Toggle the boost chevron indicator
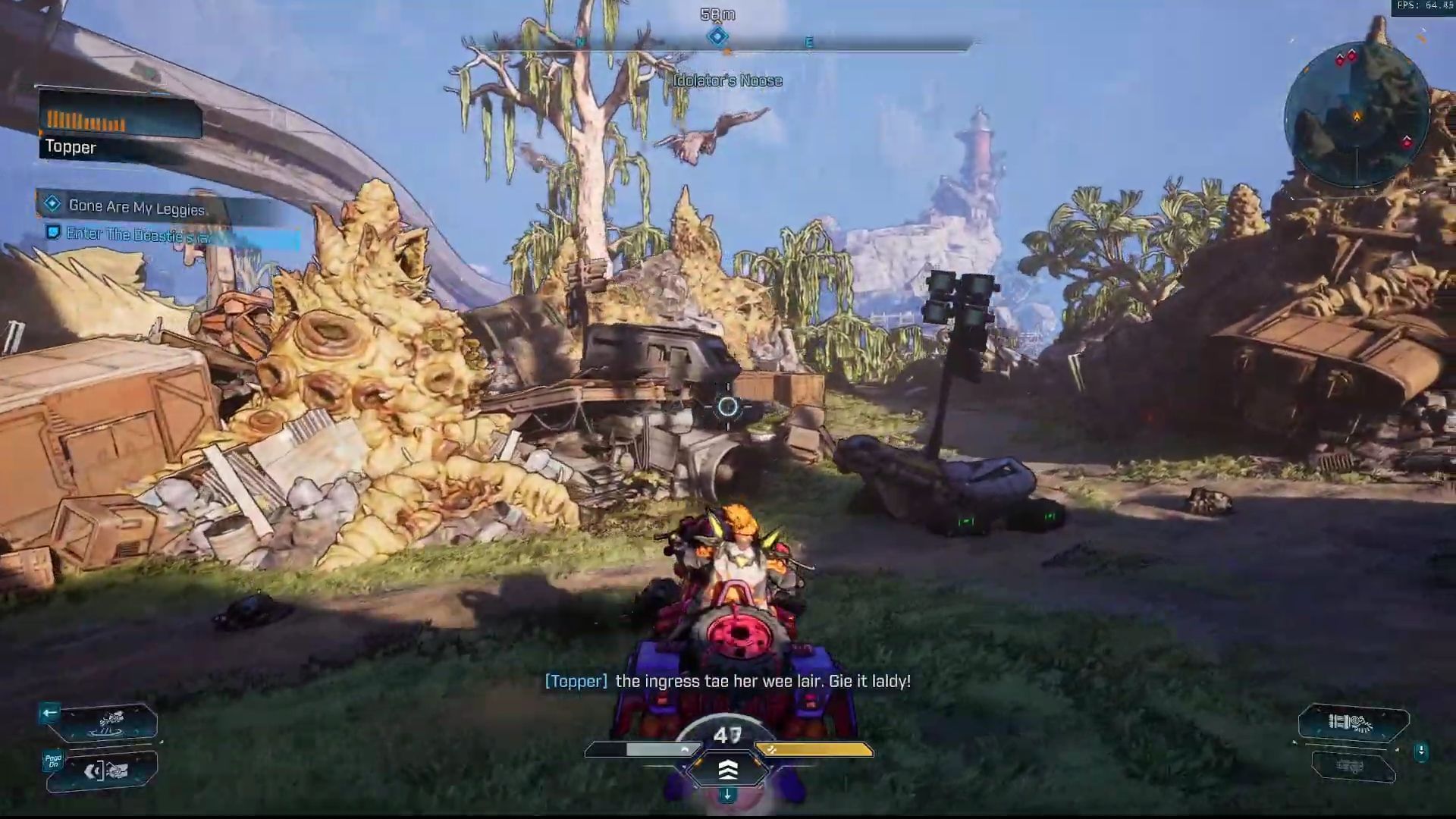 pos(729,770)
